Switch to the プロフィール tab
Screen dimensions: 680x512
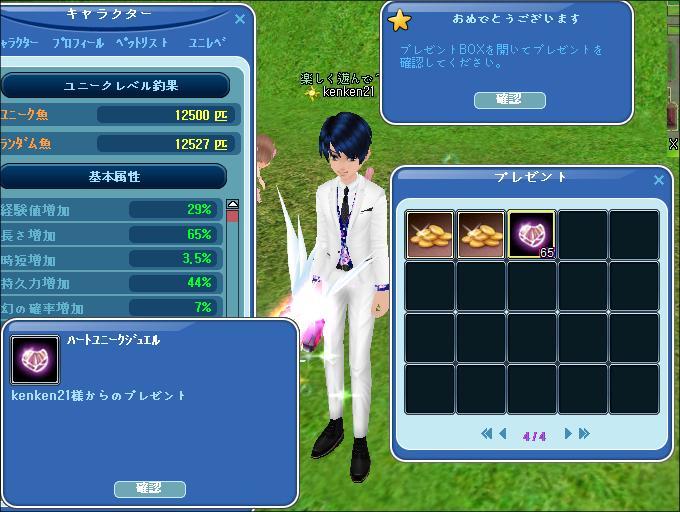[78, 44]
